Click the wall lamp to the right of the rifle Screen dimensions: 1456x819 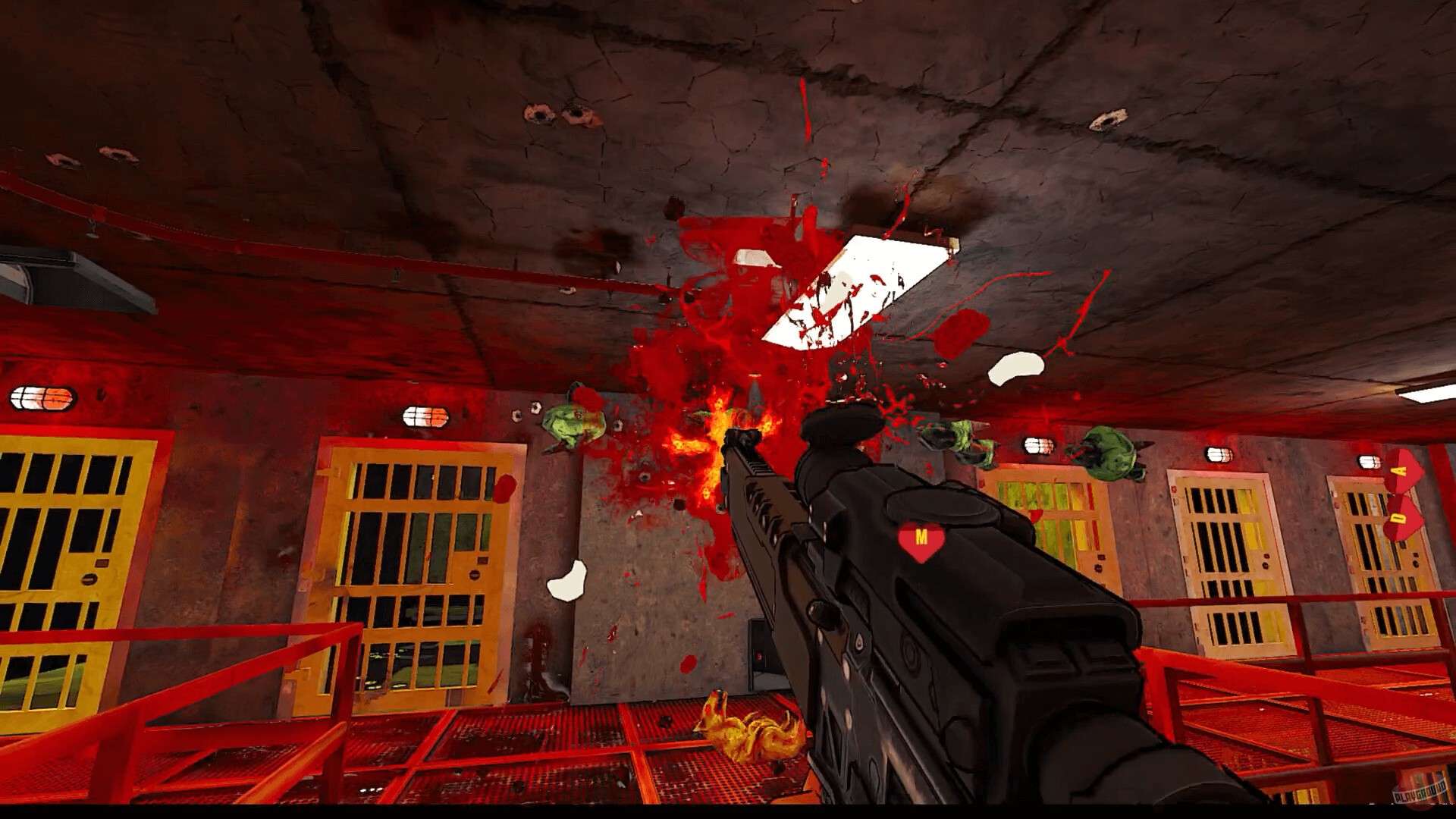(x=1038, y=444)
